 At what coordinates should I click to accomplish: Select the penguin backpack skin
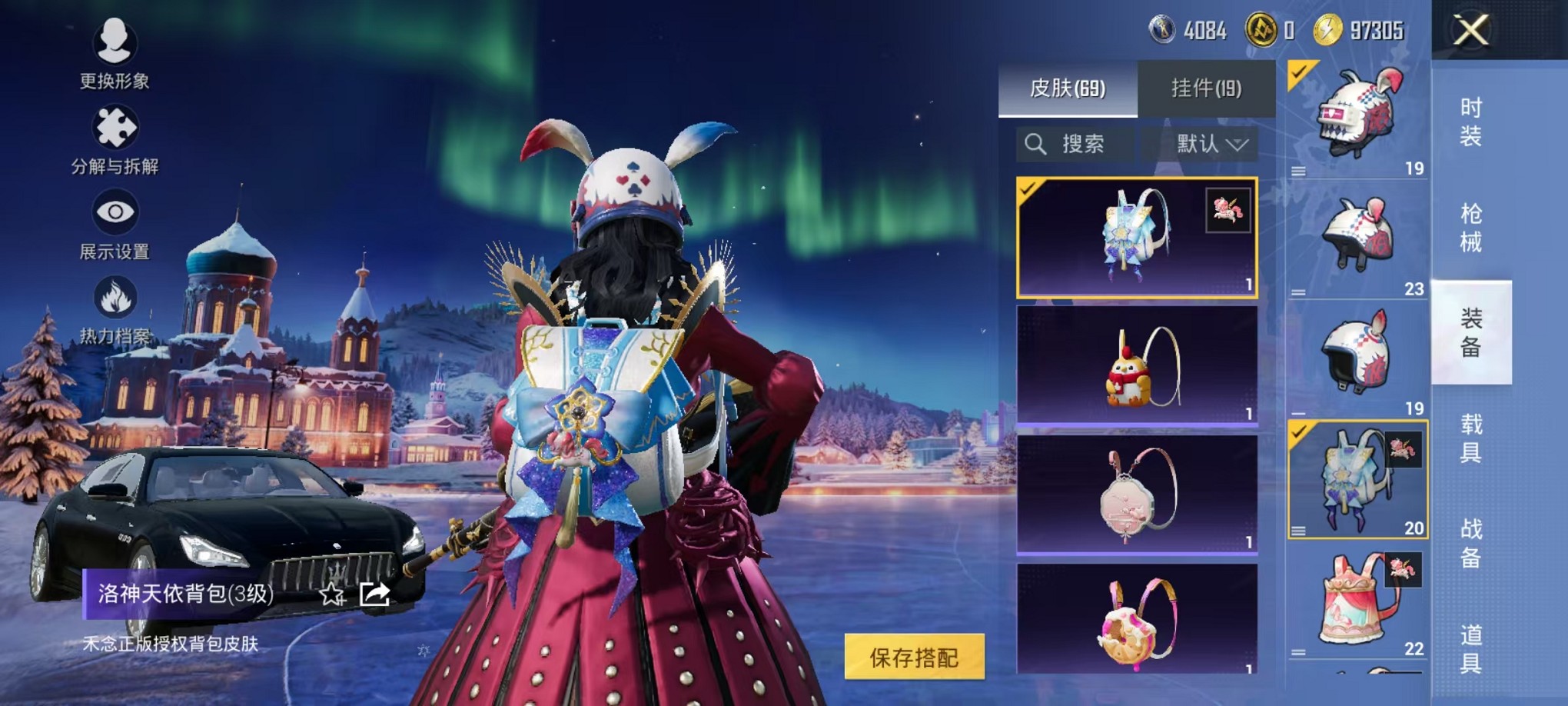point(1138,365)
